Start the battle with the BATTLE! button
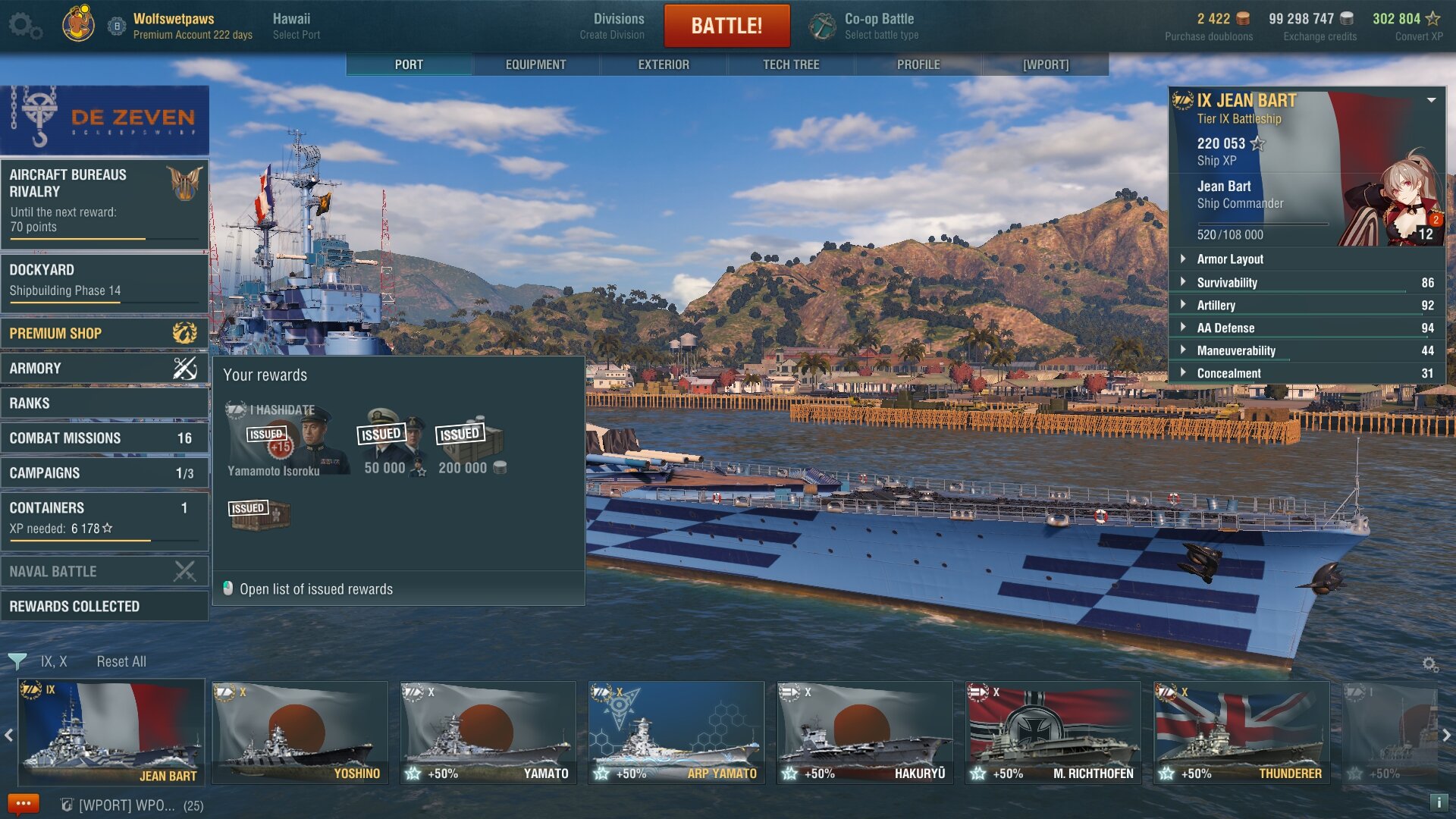 (726, 26)
